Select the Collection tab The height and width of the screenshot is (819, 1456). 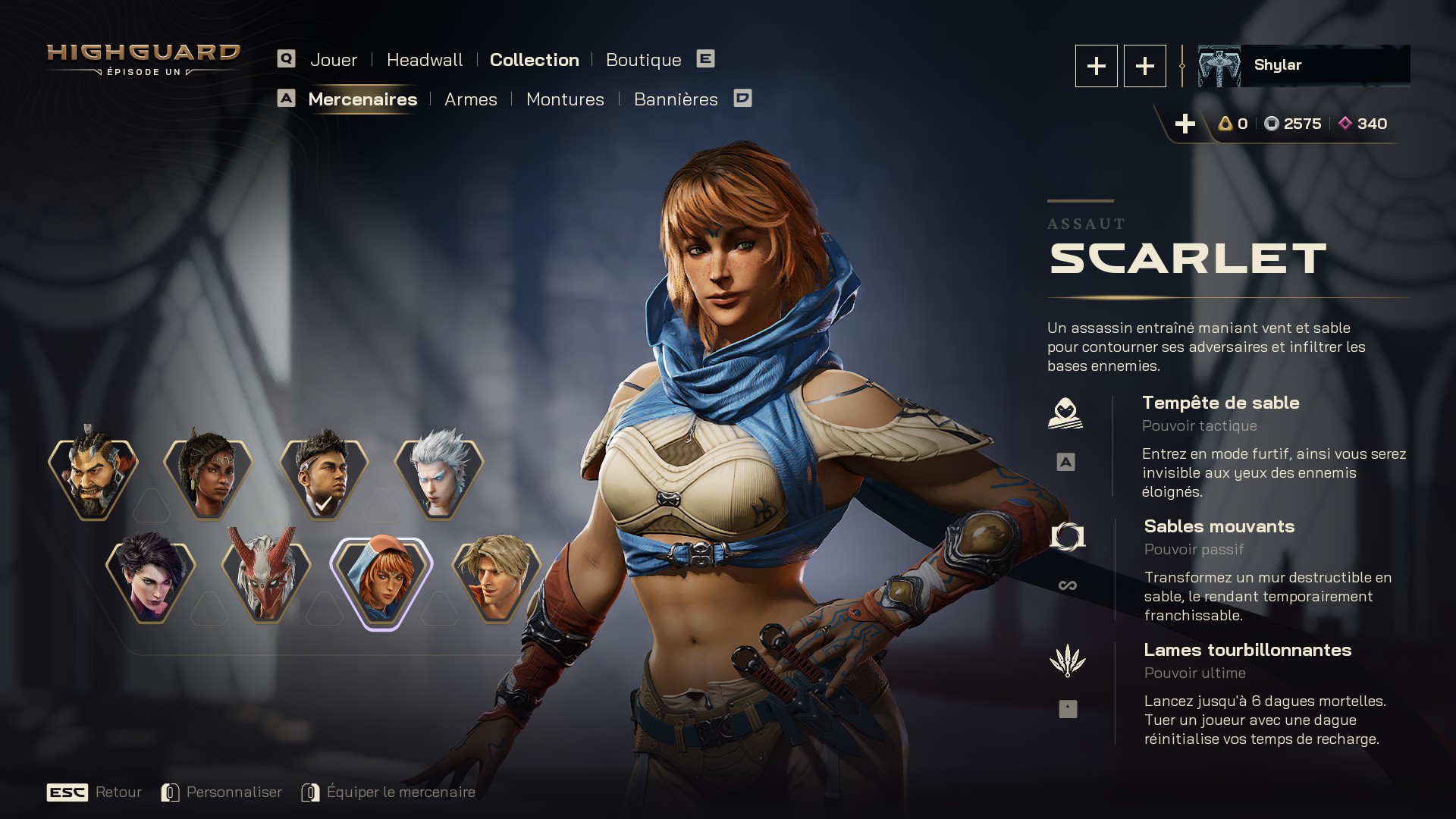534,60
